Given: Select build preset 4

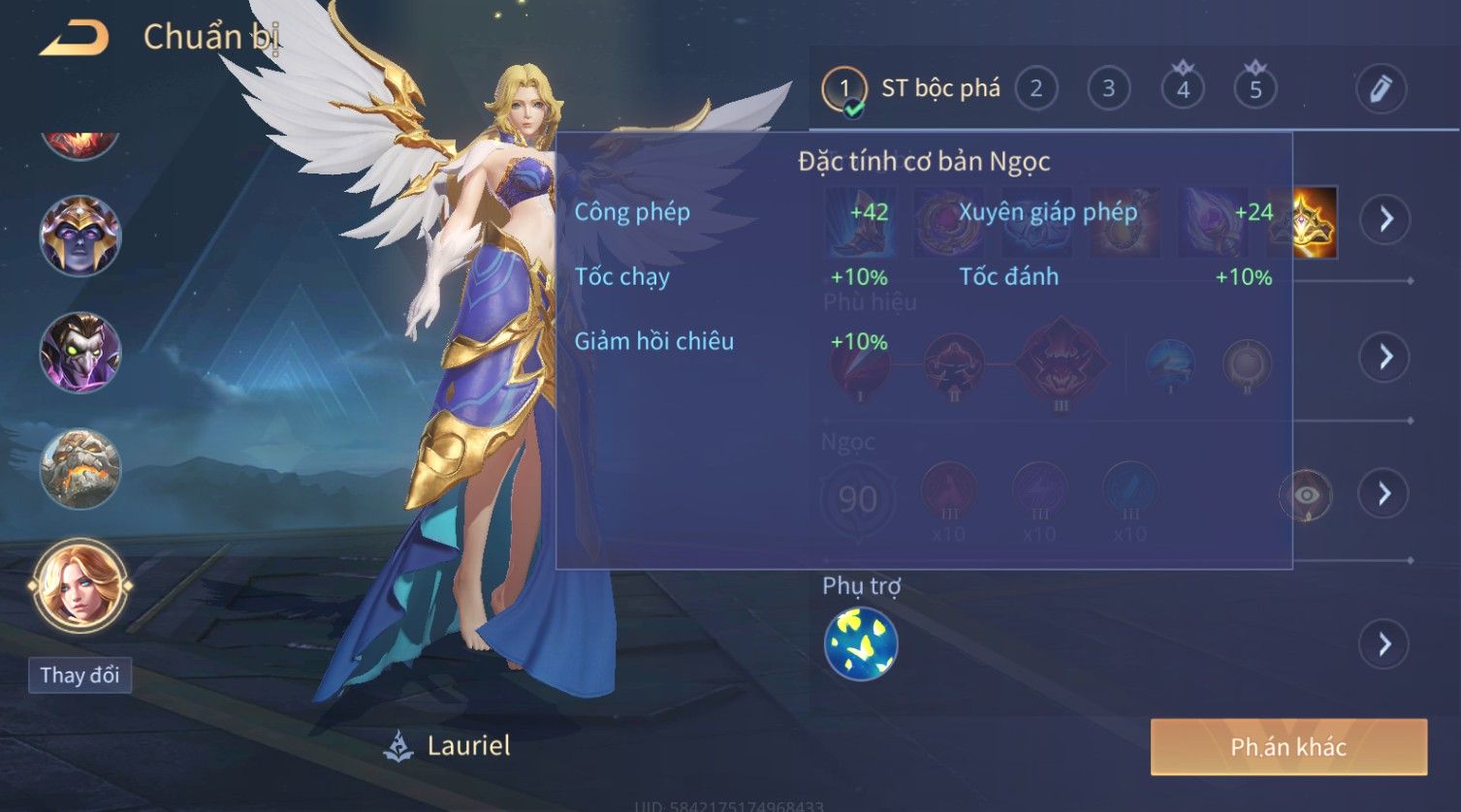Looking at the screenshot, I should [x=1183, y=89].
